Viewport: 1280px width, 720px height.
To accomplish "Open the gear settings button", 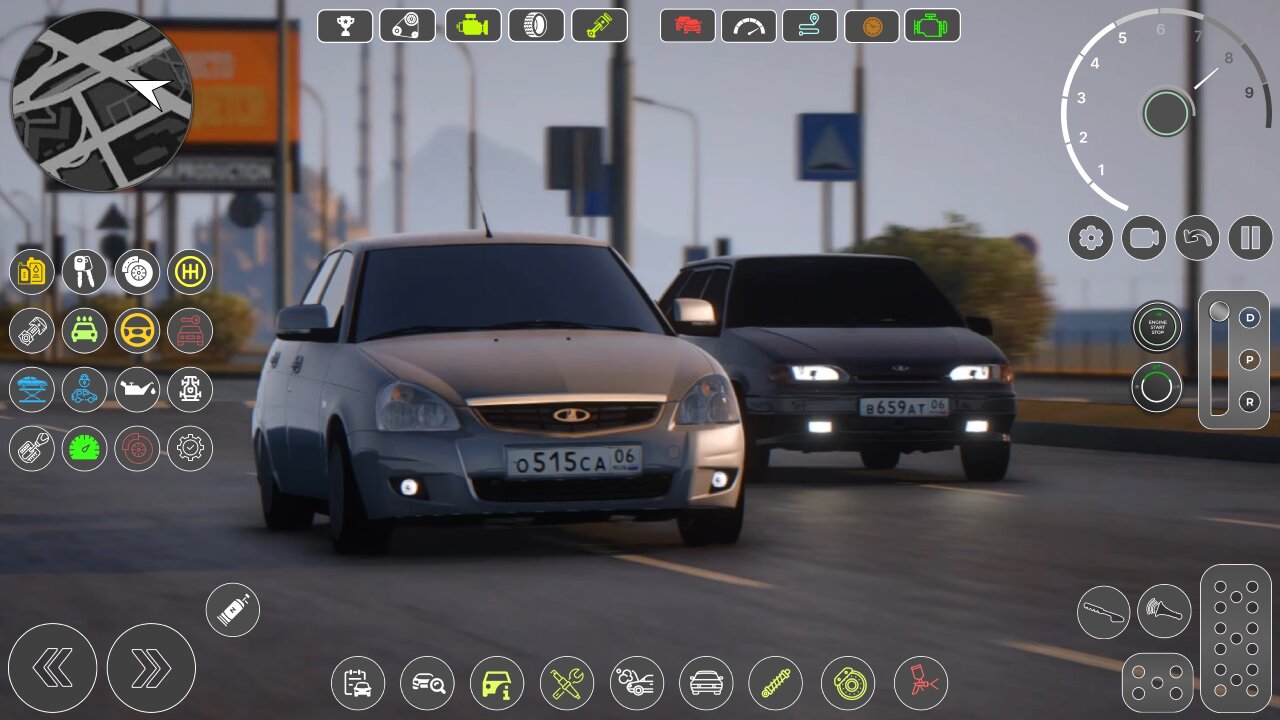I will [1091, 238].
